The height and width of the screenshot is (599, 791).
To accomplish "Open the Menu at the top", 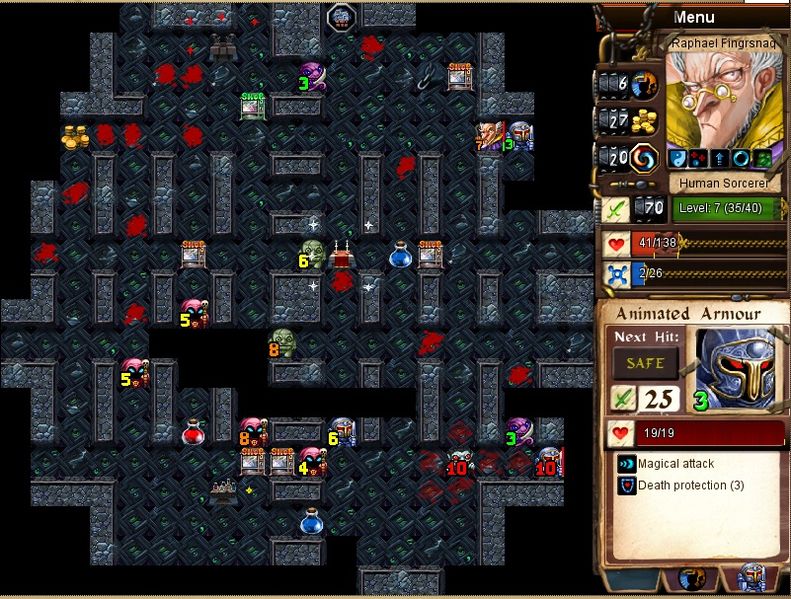I will pyautogui.click(x=694, y=17).
